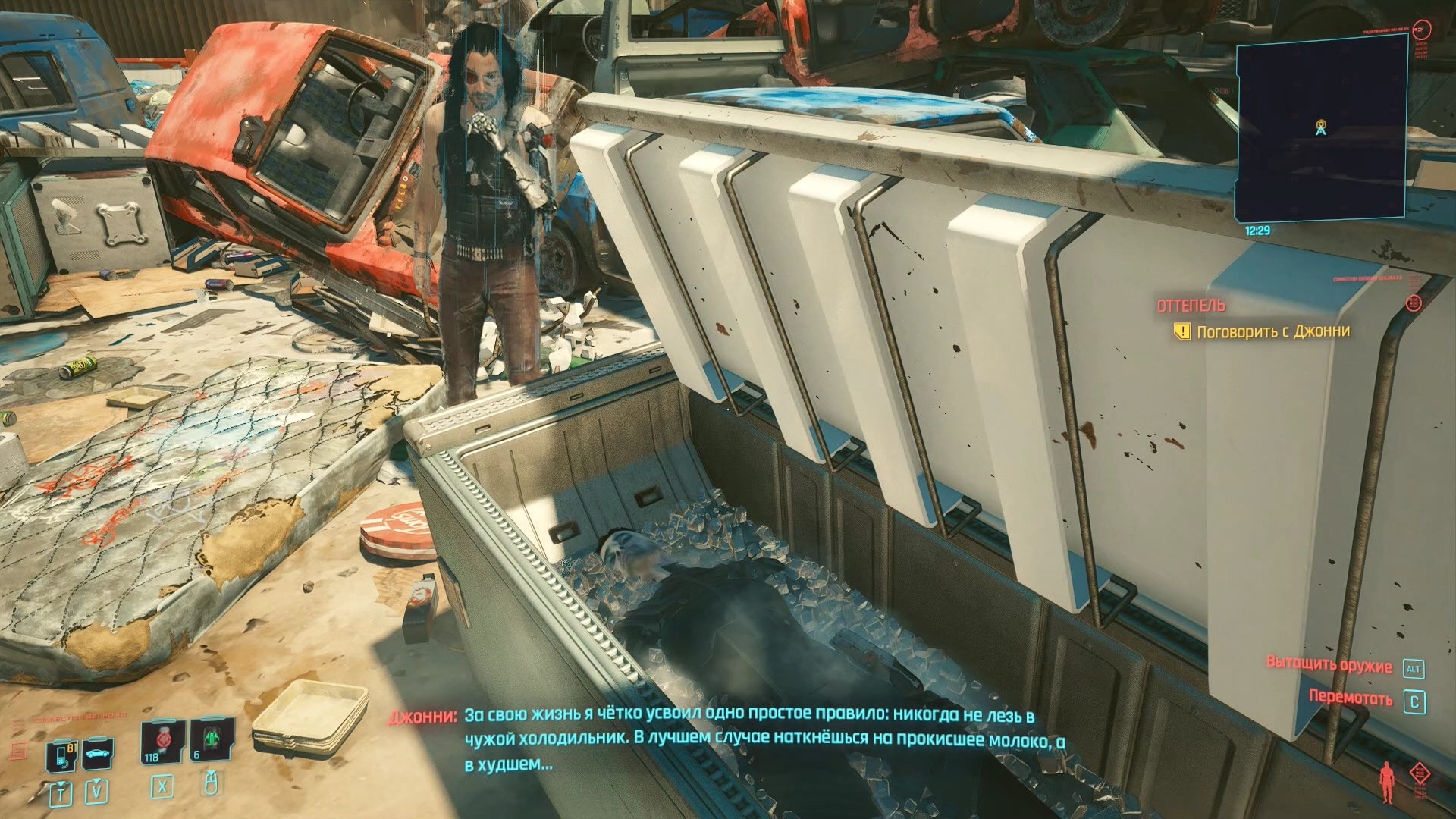This screenshot has width=1456, height=819.
Task: Click the objective Поговорить с Джонни
Action: (1272, 331)
